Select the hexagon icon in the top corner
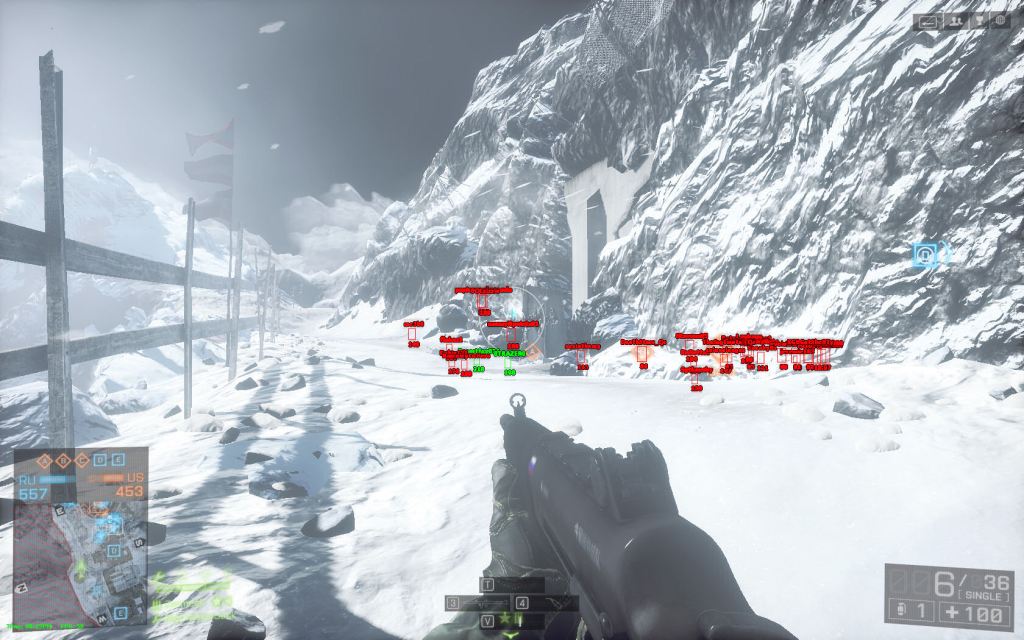The image size is (1024, 640). click(1000, 20)
